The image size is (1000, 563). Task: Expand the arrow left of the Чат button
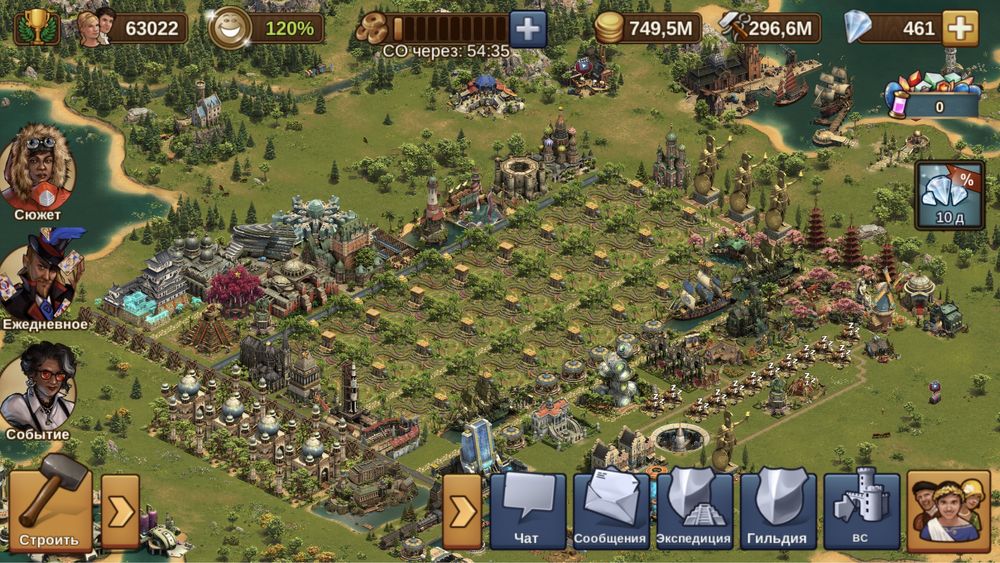click(462, 510)
